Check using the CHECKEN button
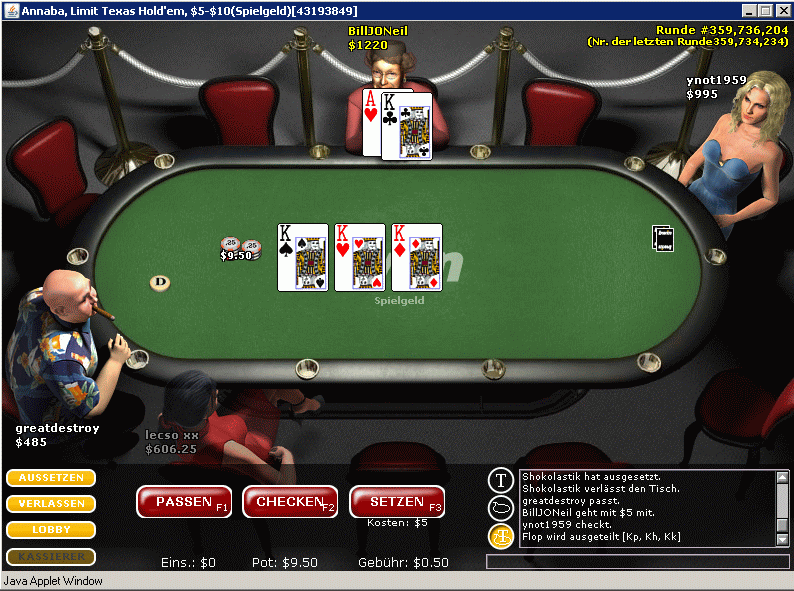 coord(290,502)
